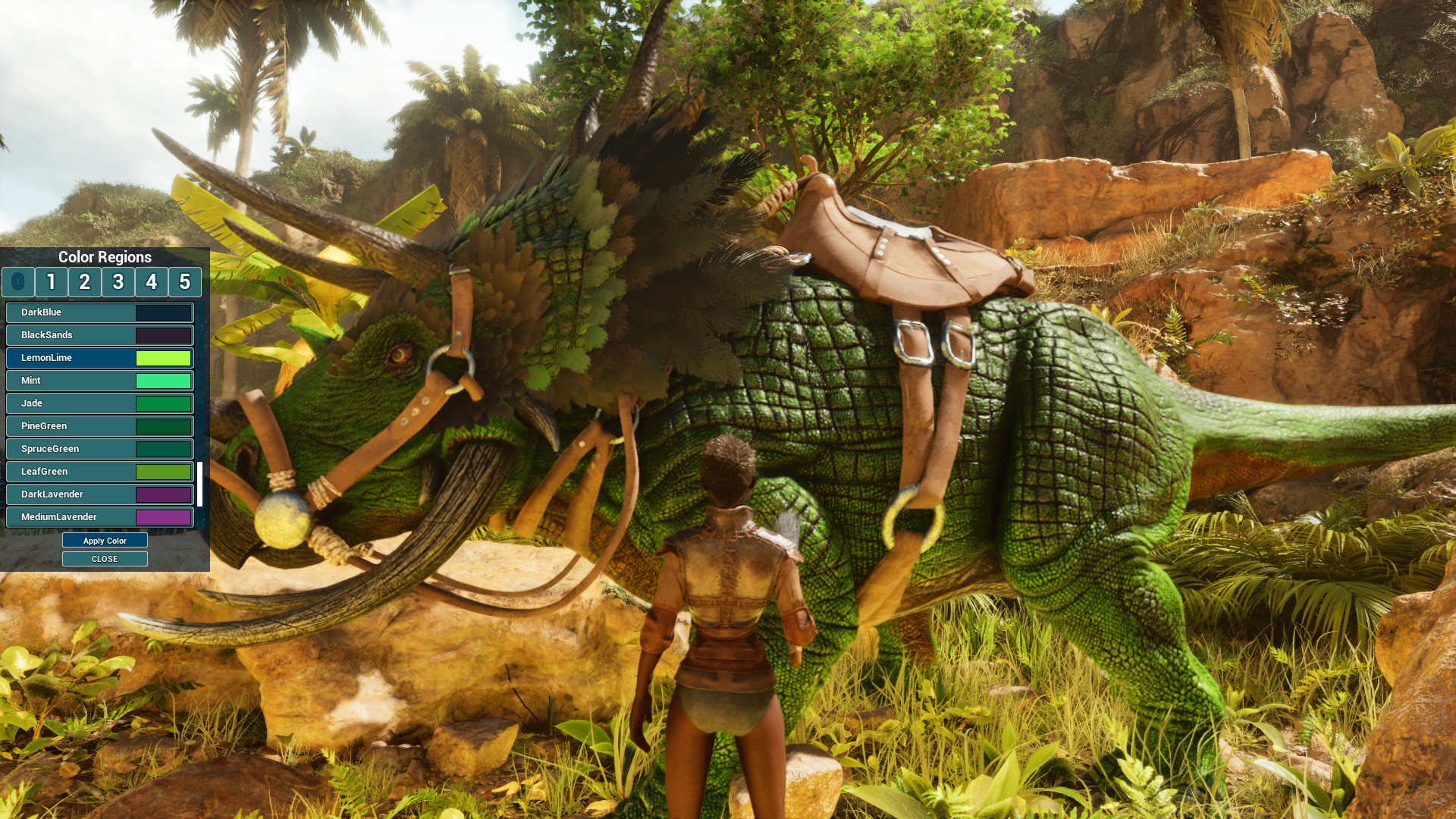This screenshot has width=1456, height=819.
Task: Choose the BlackSands color
Action: point(100,335)
